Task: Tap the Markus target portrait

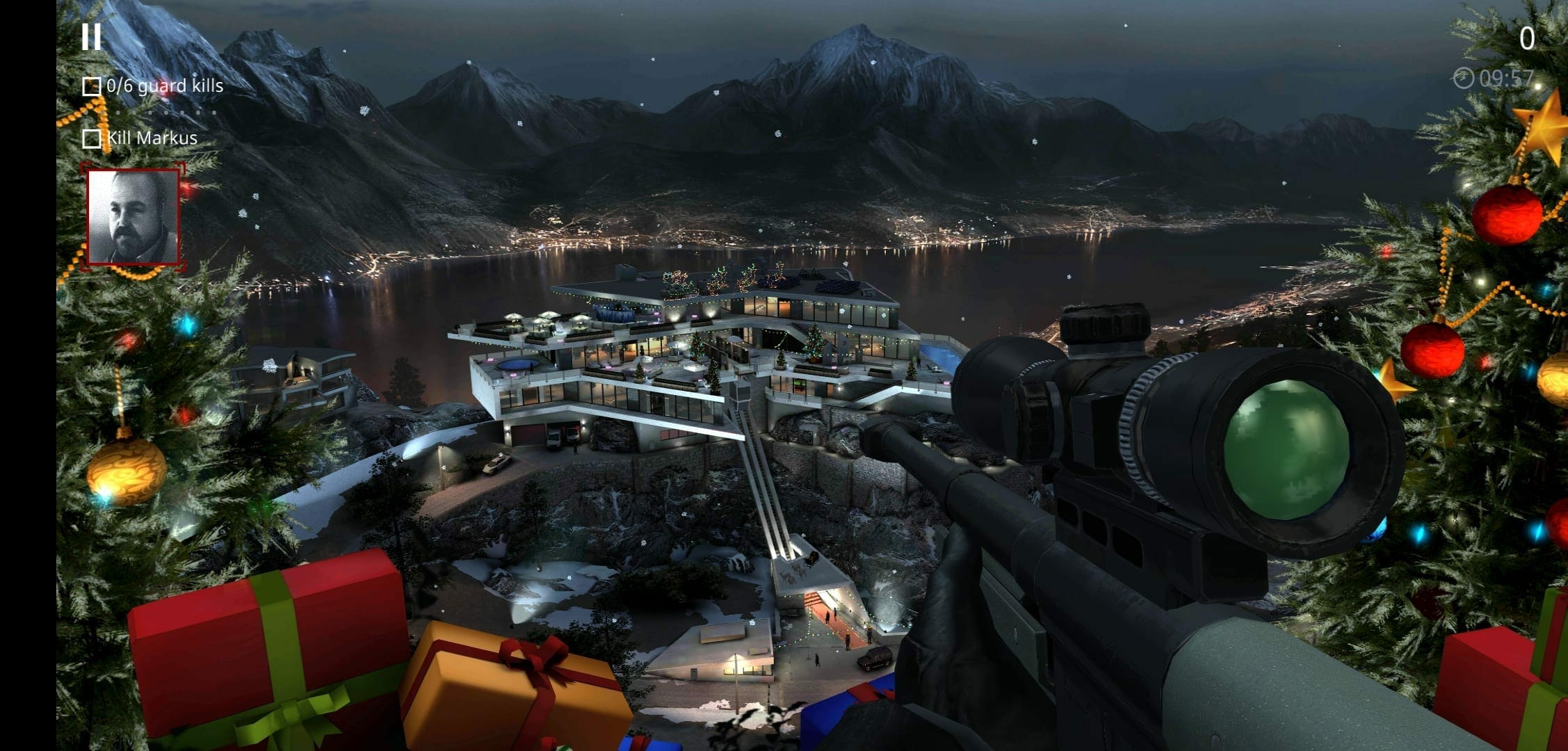Action: pos(133,217)
